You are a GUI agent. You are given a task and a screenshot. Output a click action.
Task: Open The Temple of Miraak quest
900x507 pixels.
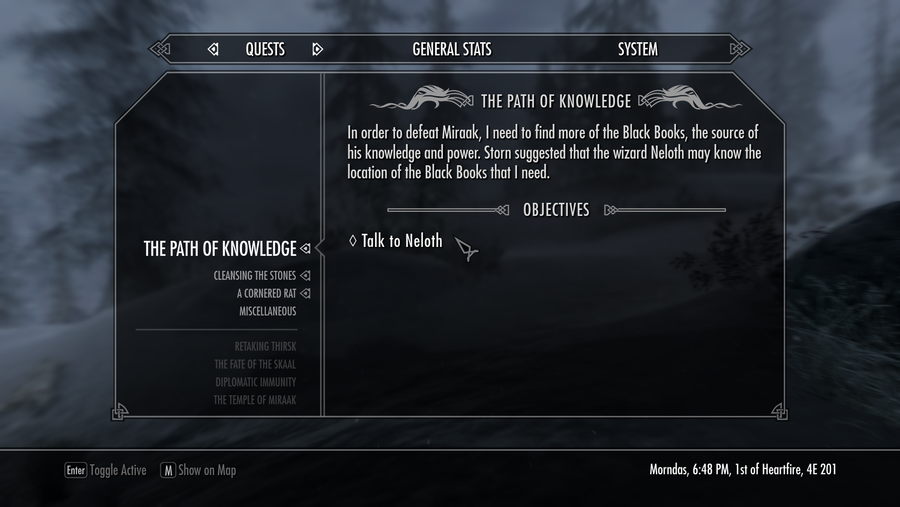pyautogui.click(x=254, y=401)
